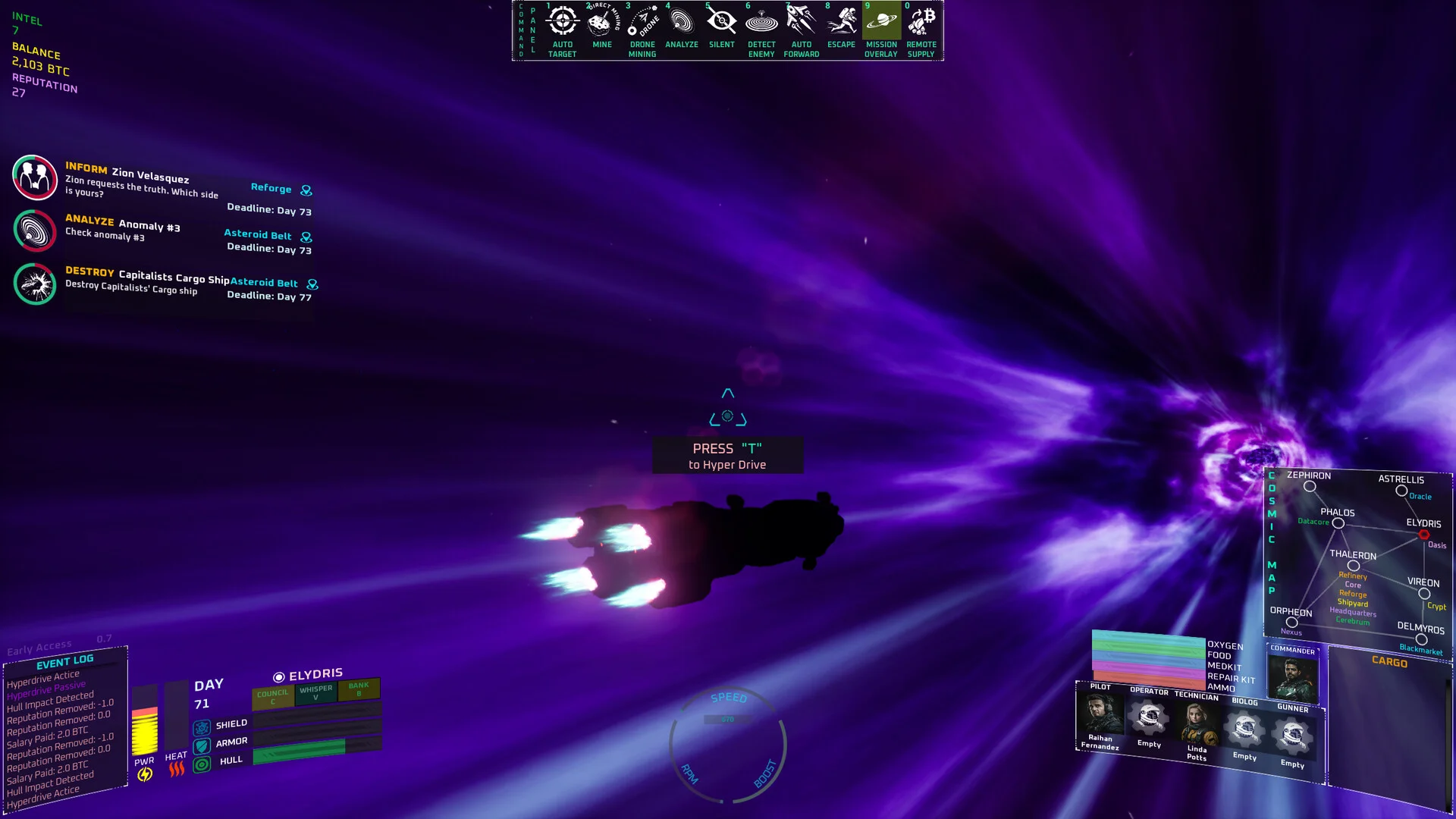Activate the Auto Target command
The width and height of the screenshot is (1456, 819).
pos(562,22)
